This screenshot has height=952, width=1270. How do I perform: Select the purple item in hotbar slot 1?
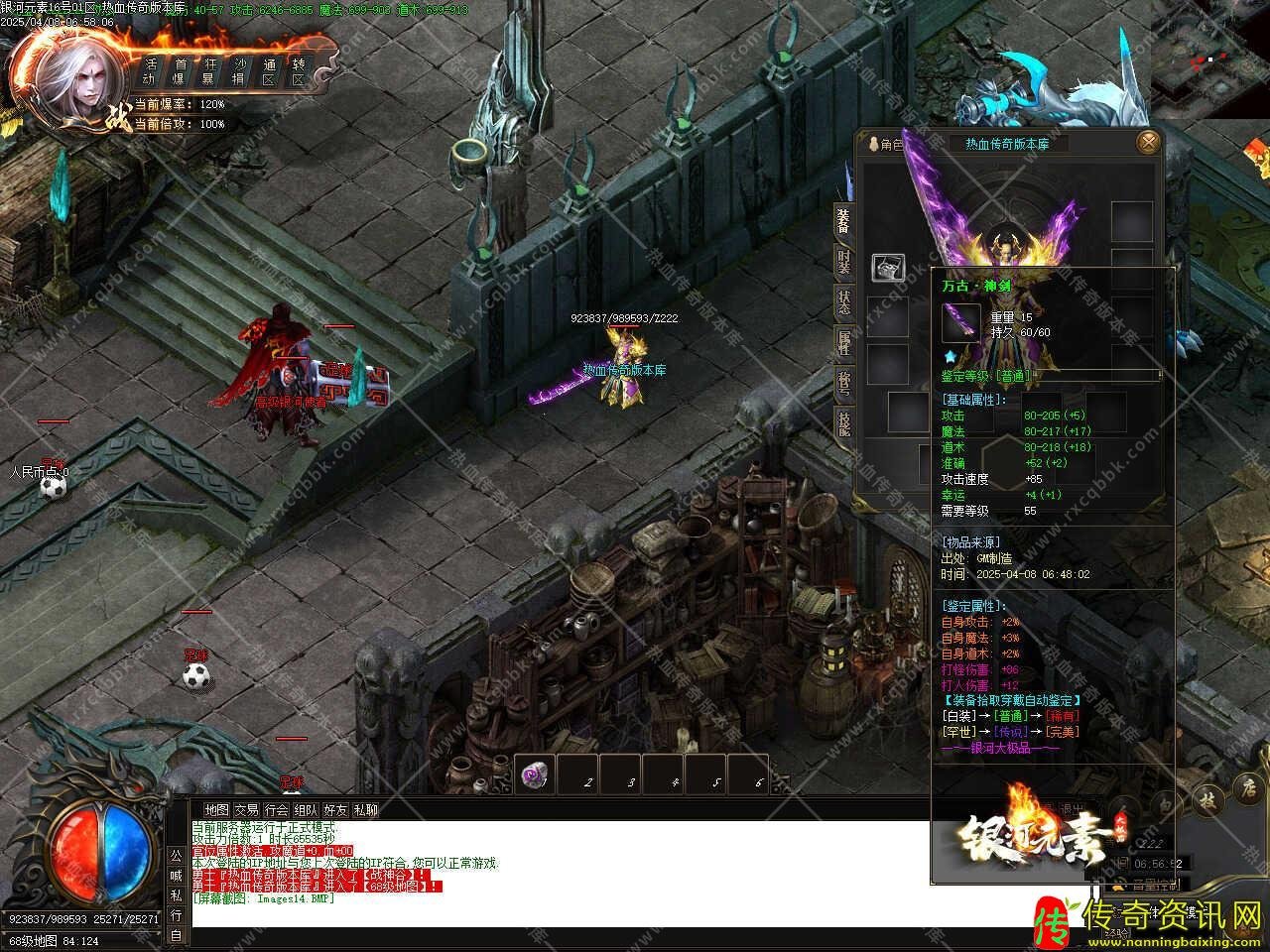click(537, 775)
